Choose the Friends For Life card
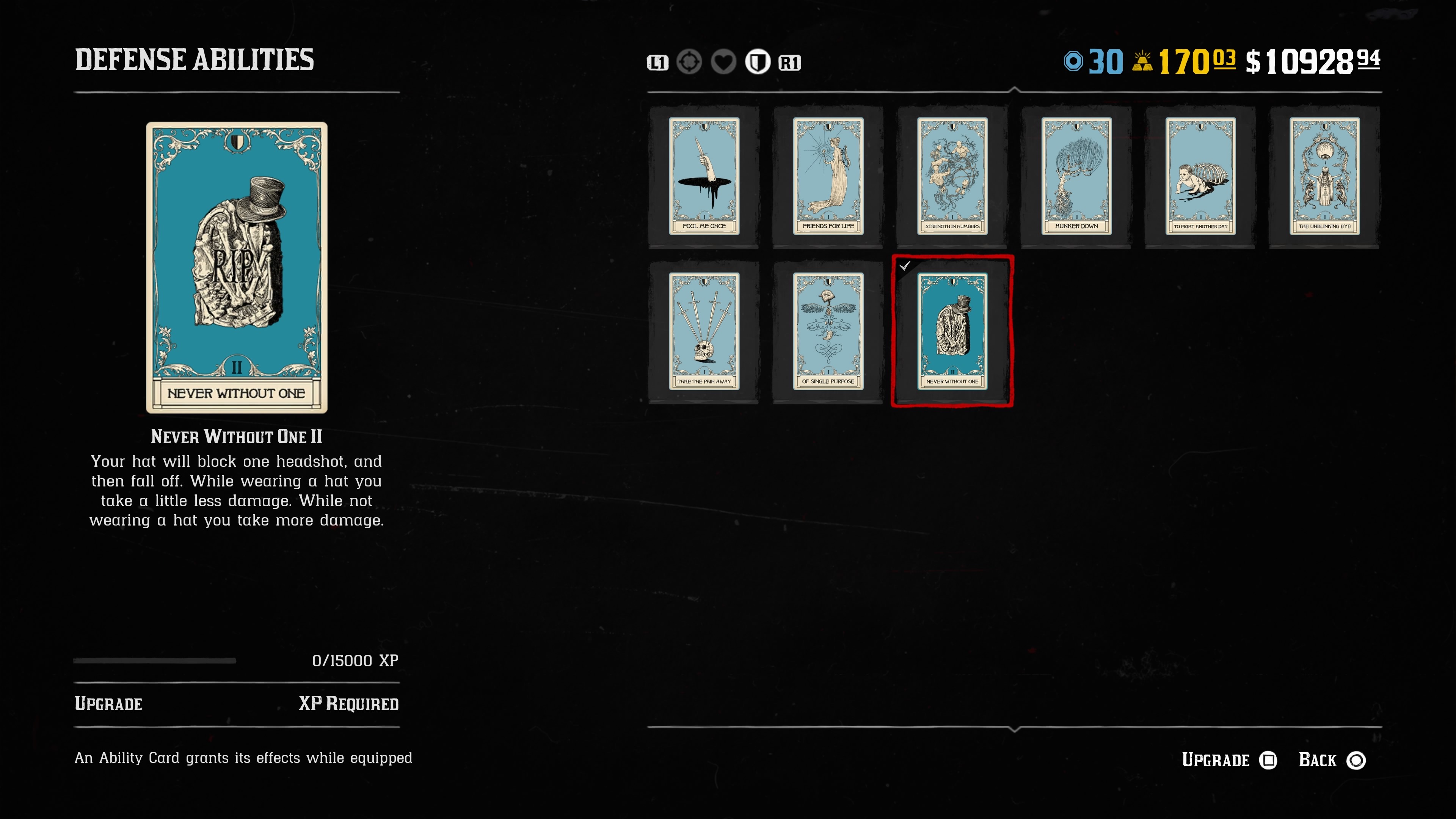Viewport: 1456px width, 819px height. point(828,176)
